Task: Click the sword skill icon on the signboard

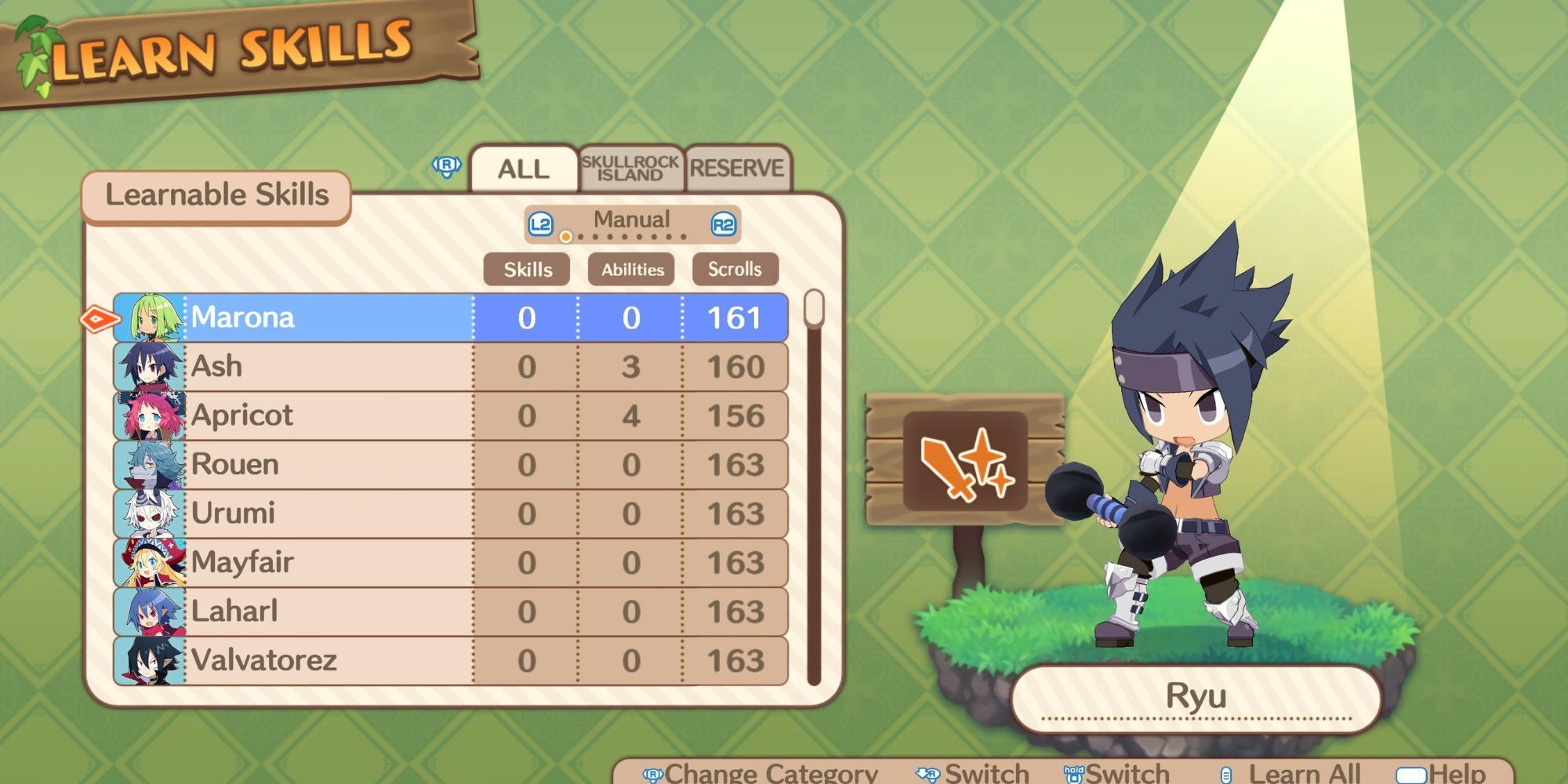Action: pos(965,462)
